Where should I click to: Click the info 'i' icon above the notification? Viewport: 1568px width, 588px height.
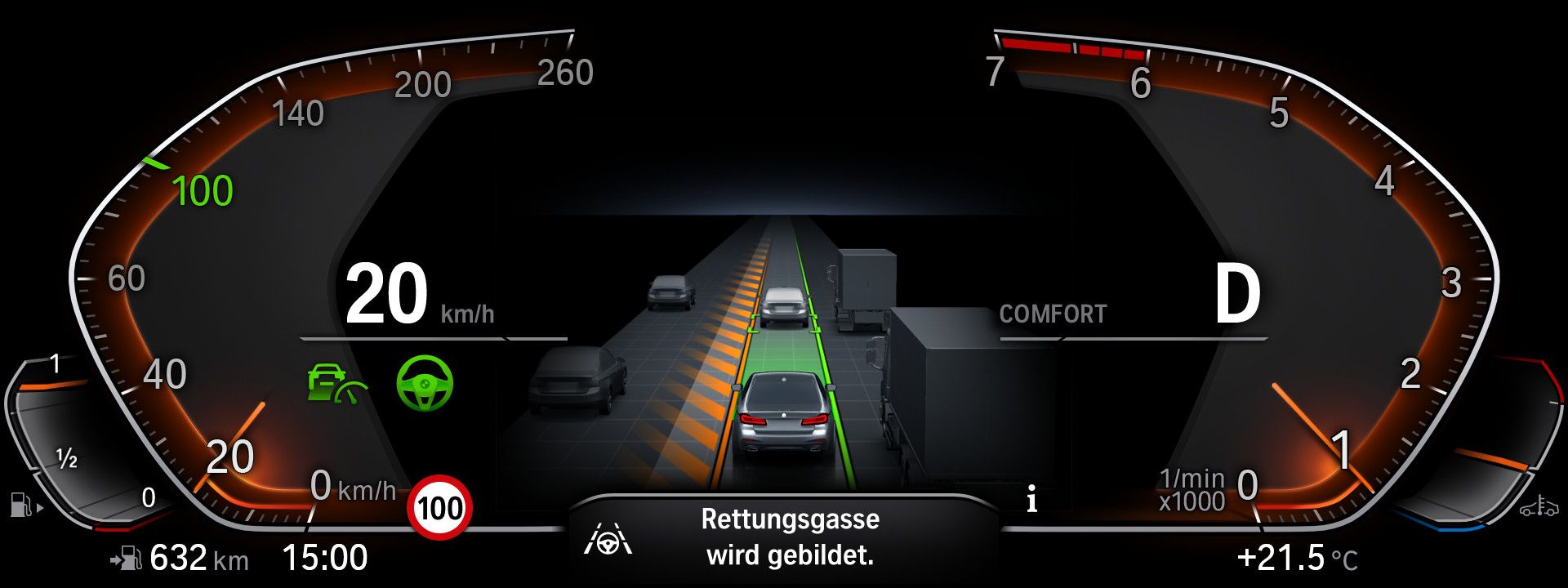point(1032,498)
